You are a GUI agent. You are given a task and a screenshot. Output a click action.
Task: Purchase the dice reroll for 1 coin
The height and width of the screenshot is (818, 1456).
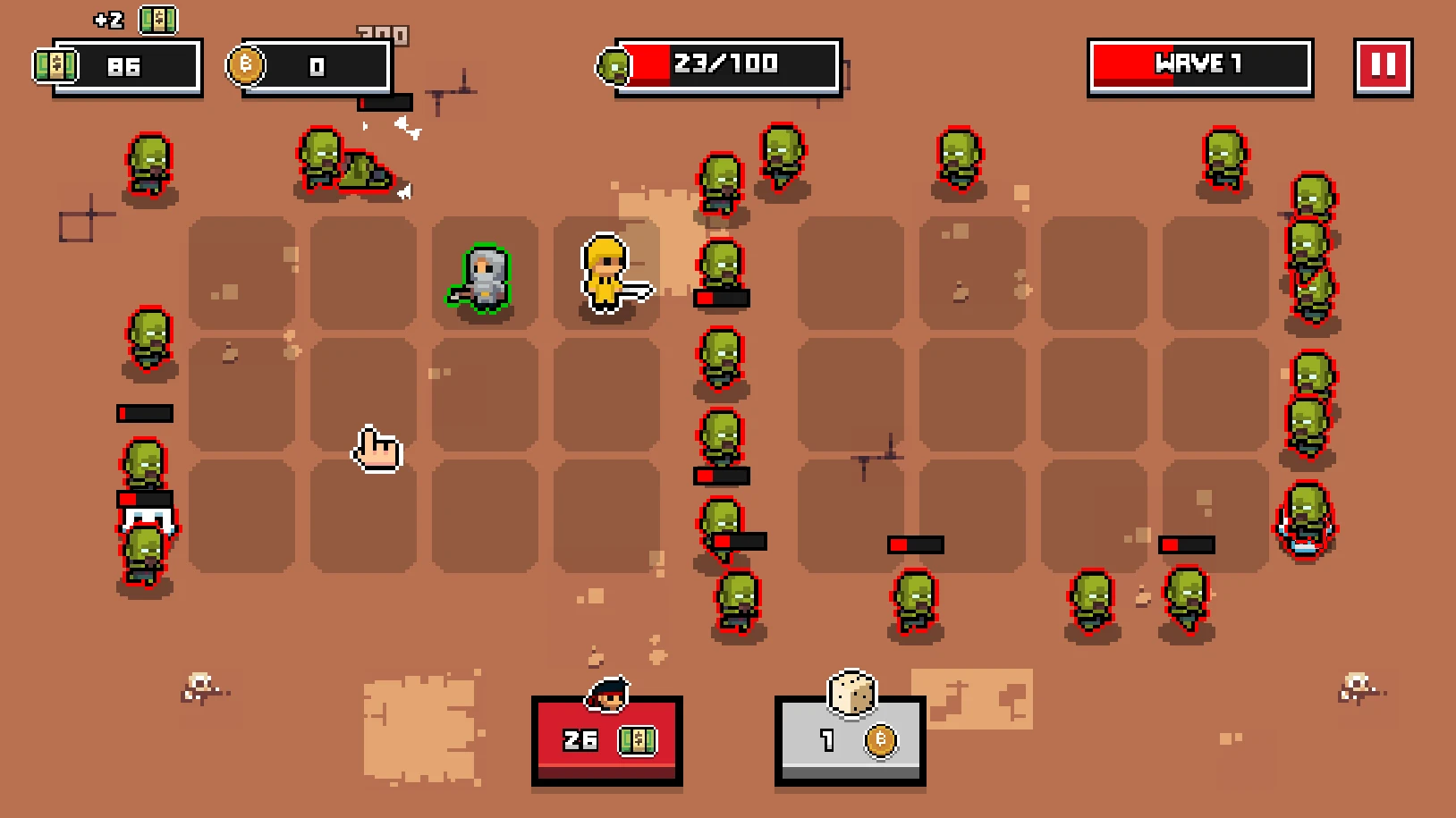(850, 740)
